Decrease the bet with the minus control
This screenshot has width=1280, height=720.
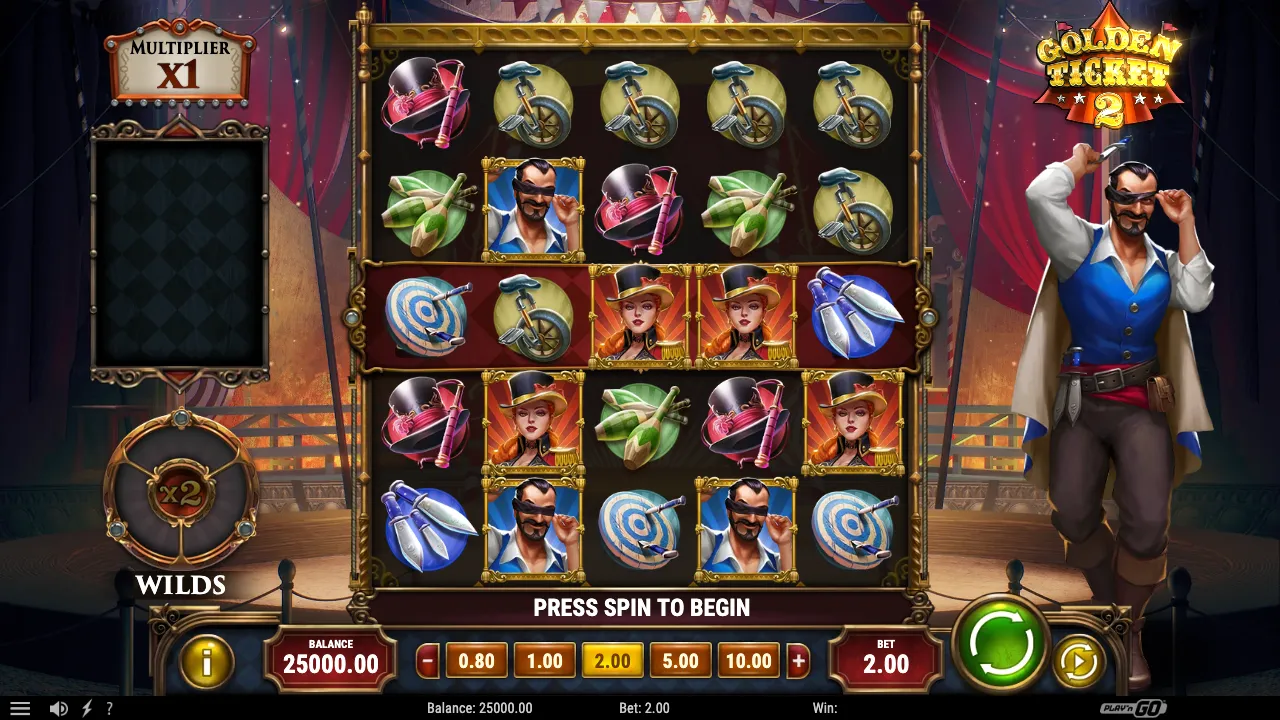(x=426, y=660)
